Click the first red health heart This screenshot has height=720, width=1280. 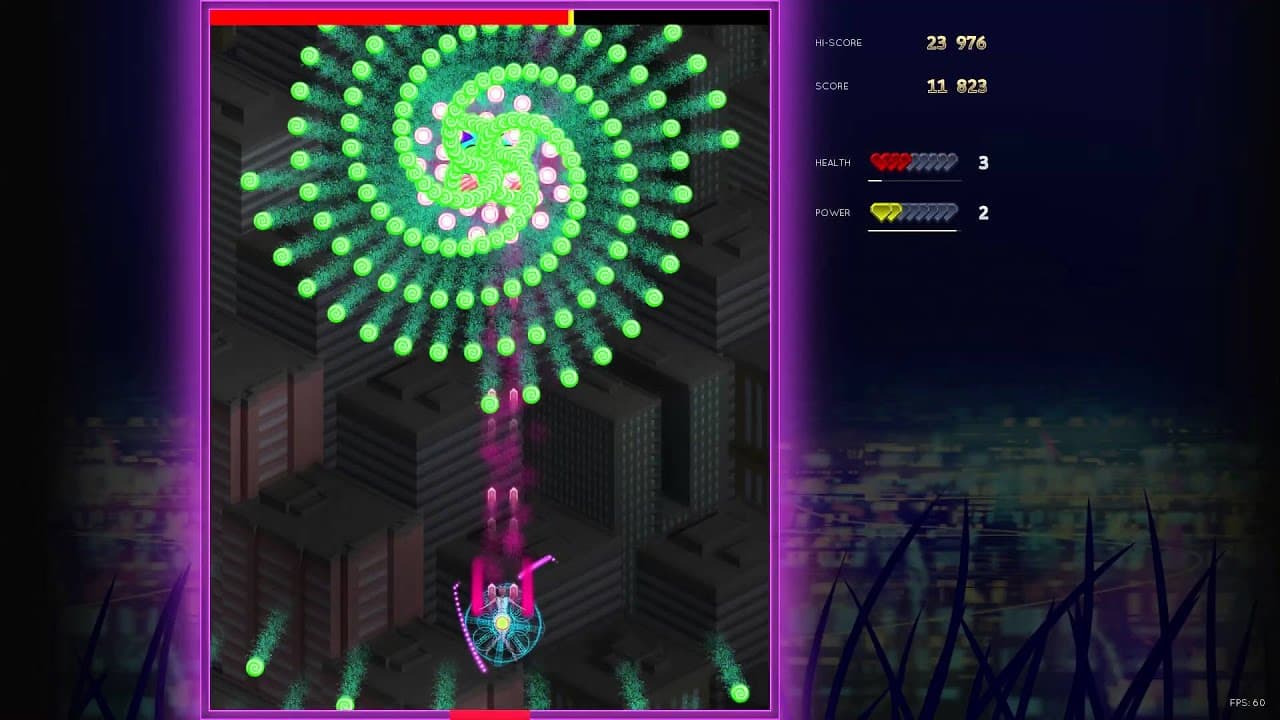(878, 161)
